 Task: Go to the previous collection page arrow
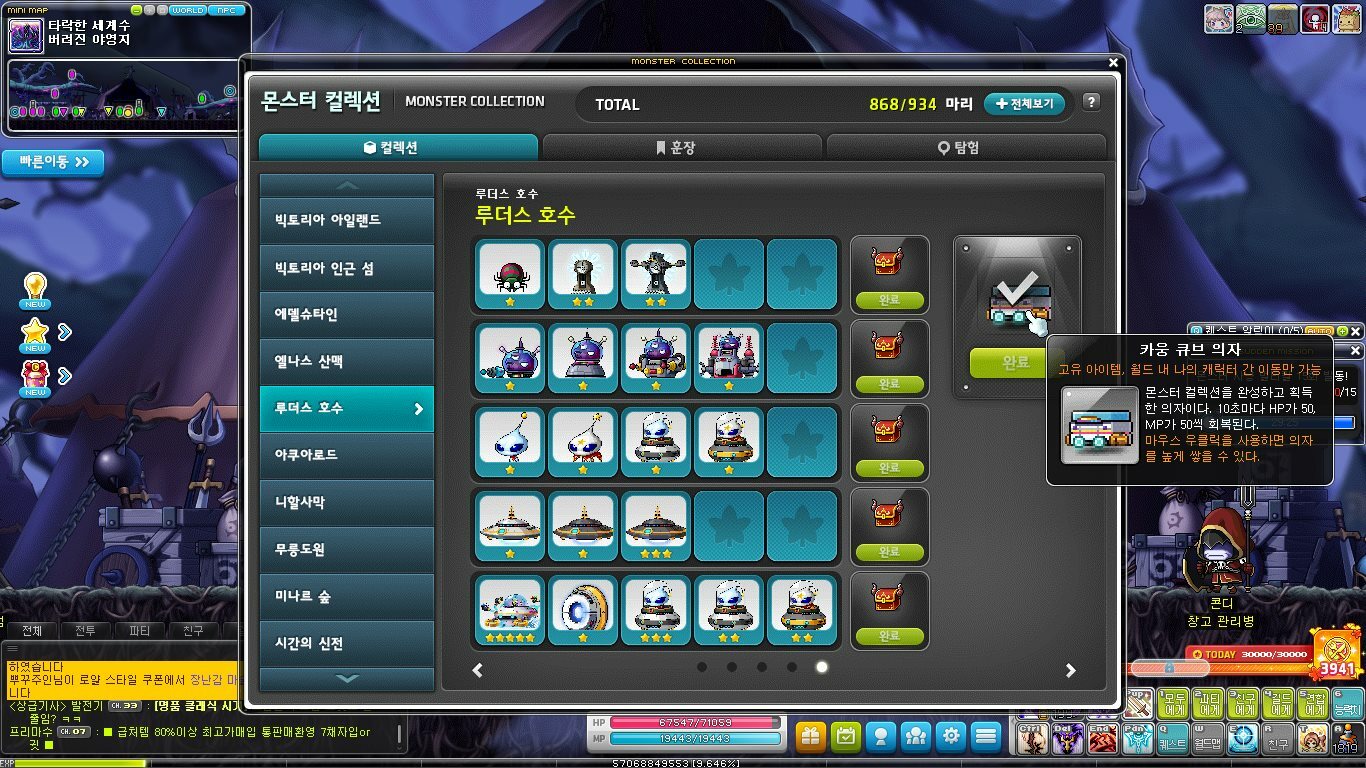478,670
